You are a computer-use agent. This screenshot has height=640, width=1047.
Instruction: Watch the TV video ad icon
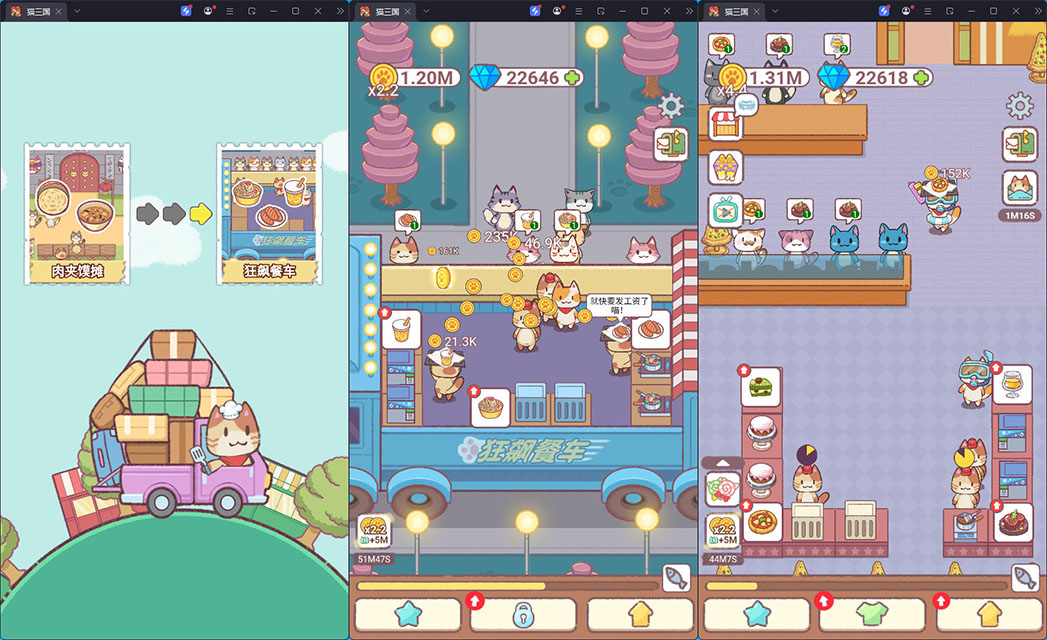click(725, 210)
